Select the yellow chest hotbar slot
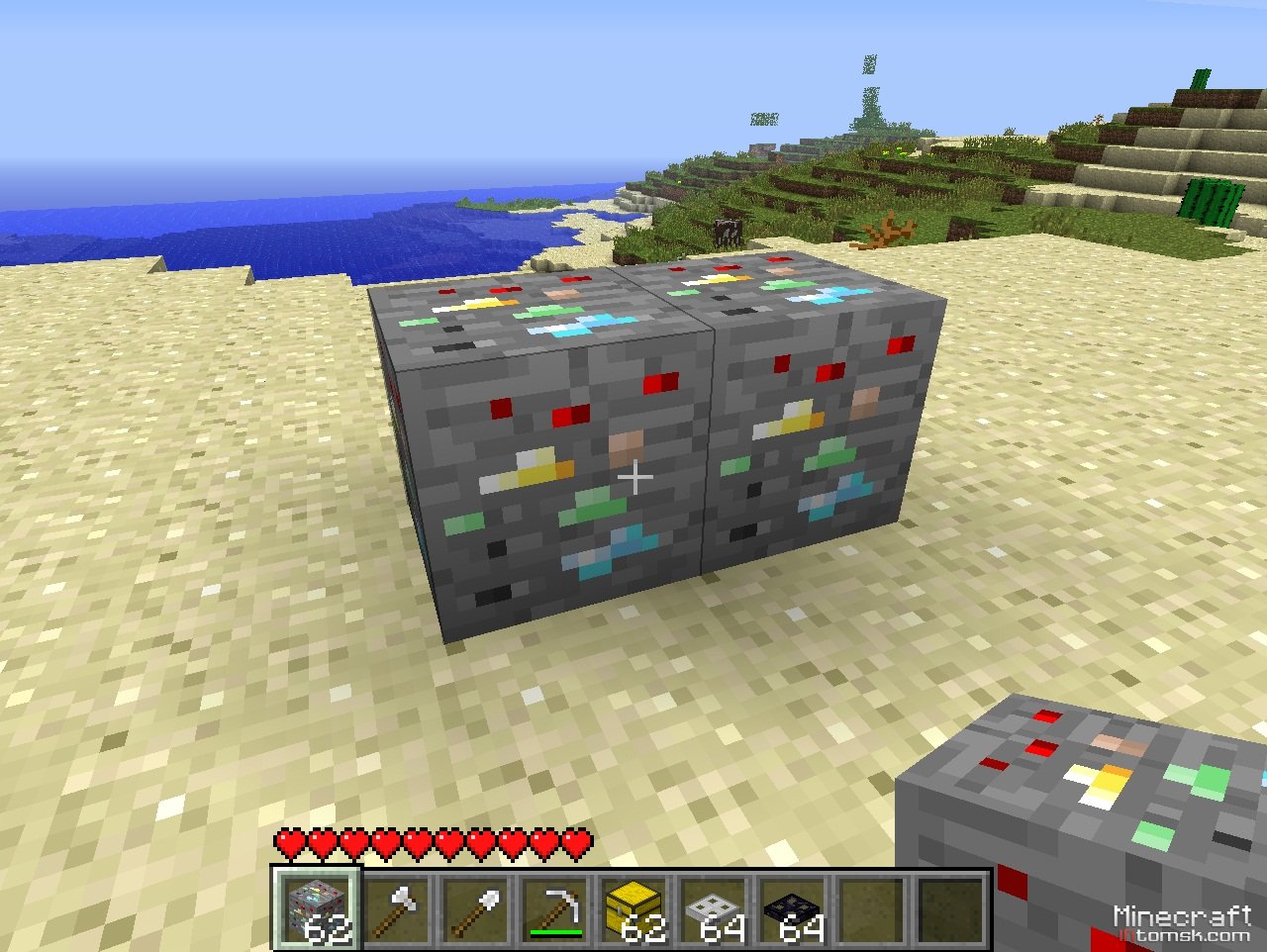The image size is (1267, 952). coord(634,908)
